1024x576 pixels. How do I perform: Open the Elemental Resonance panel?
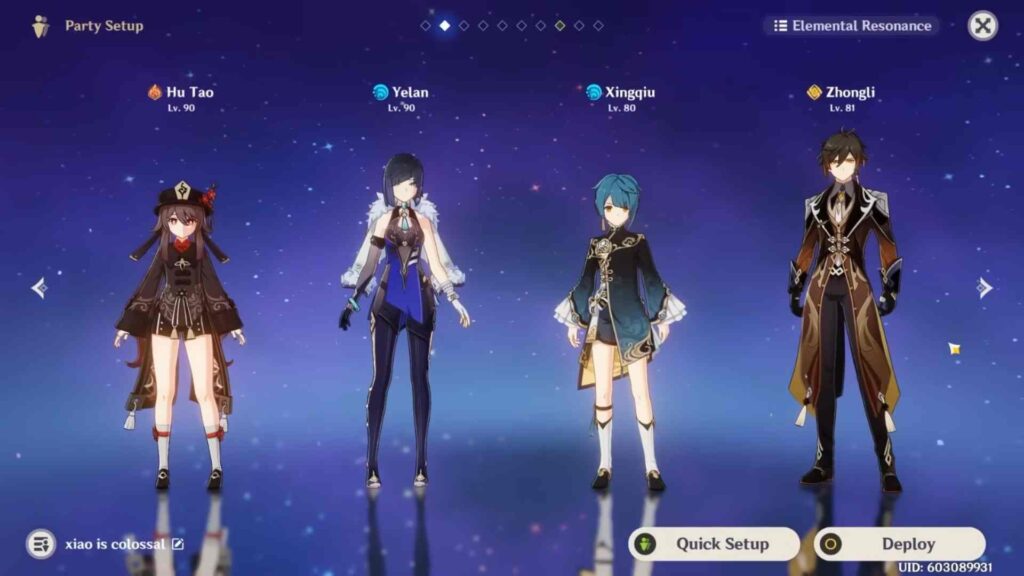(x=851, y=26)
